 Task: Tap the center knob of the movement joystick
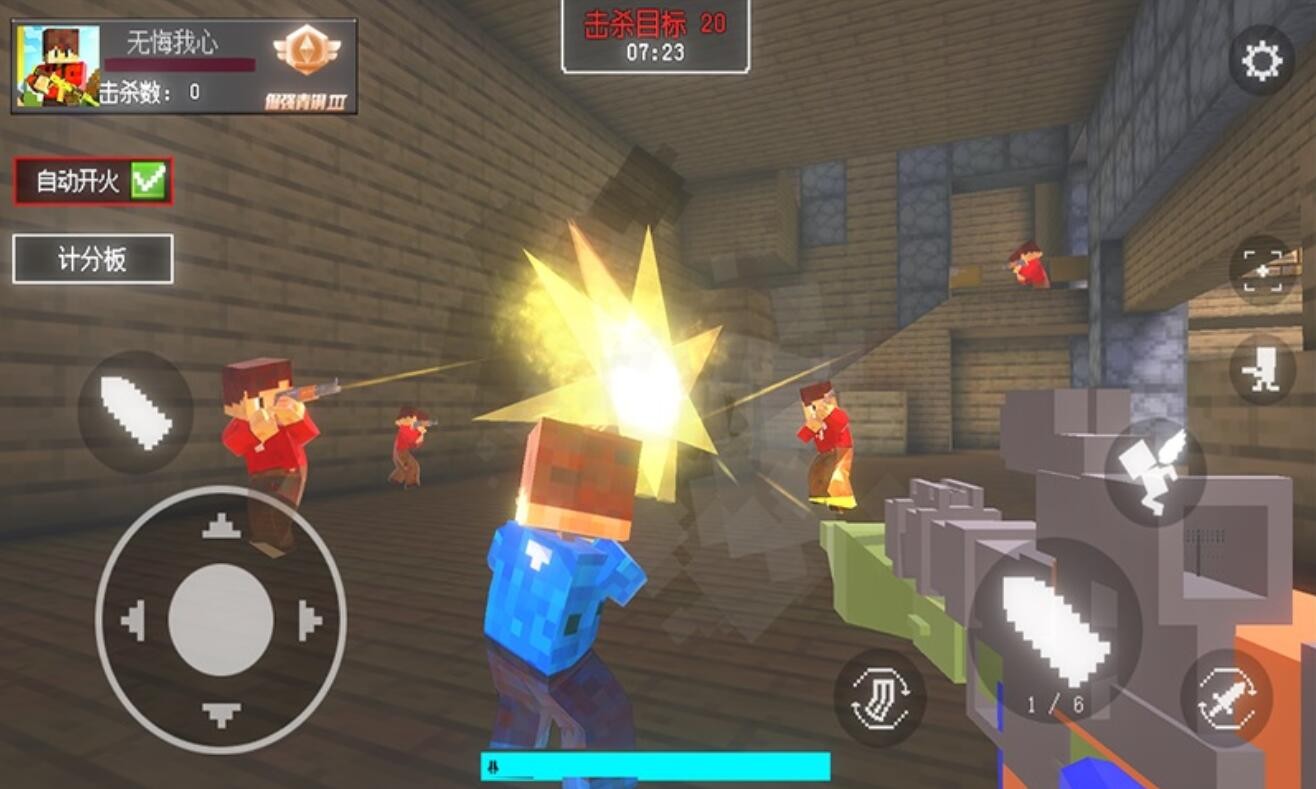pos(221,620)
